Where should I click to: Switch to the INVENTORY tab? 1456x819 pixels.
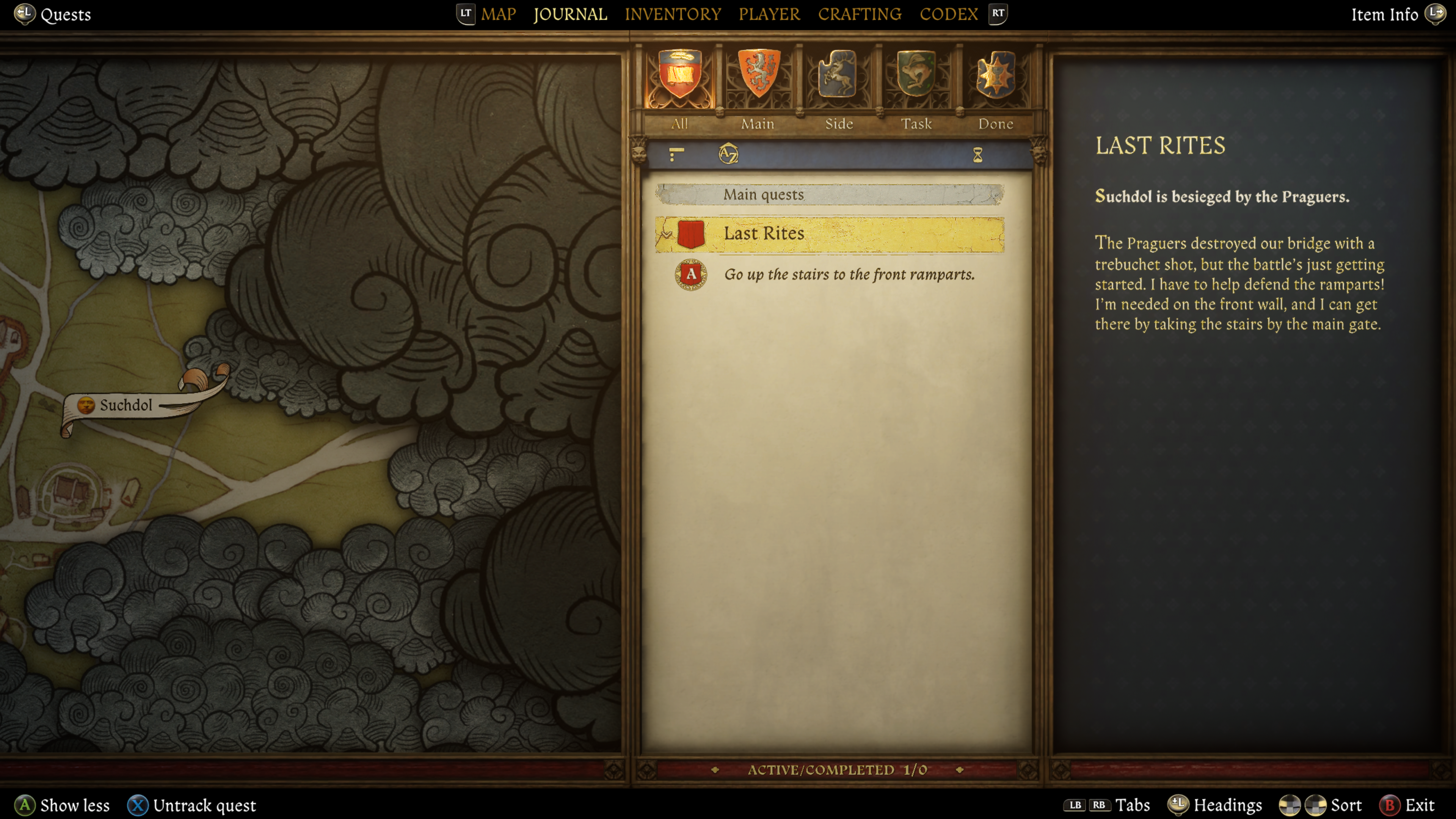[x=673, y=14]
